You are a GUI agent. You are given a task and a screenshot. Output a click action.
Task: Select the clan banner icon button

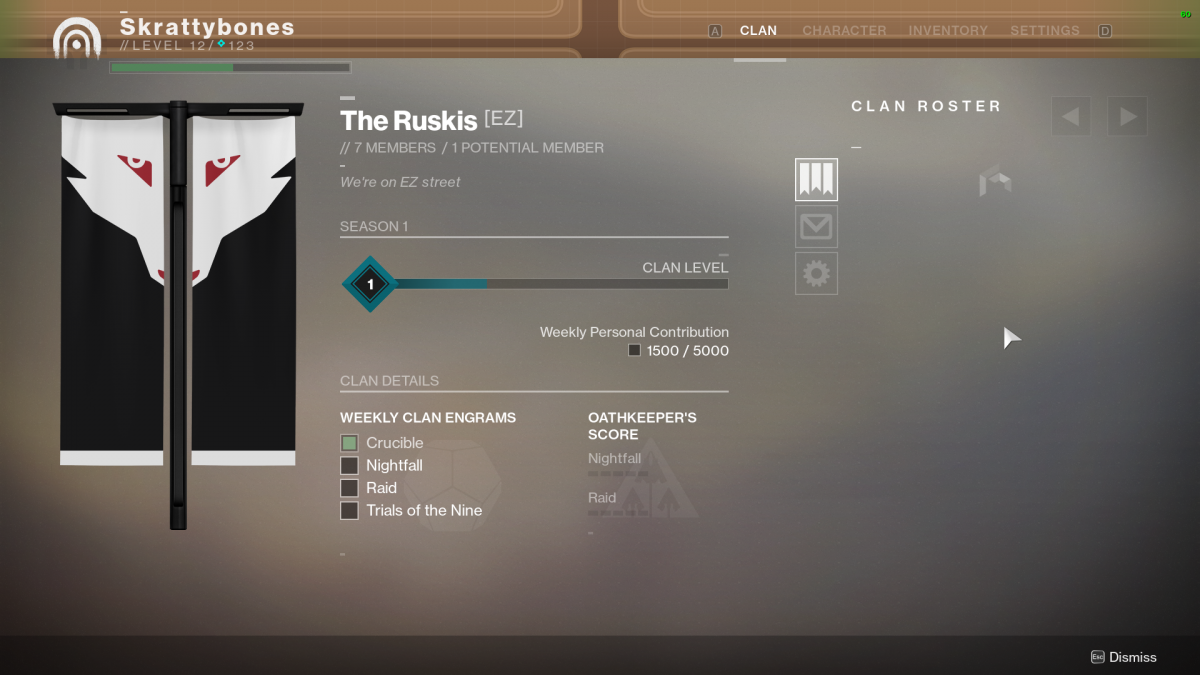816,180
